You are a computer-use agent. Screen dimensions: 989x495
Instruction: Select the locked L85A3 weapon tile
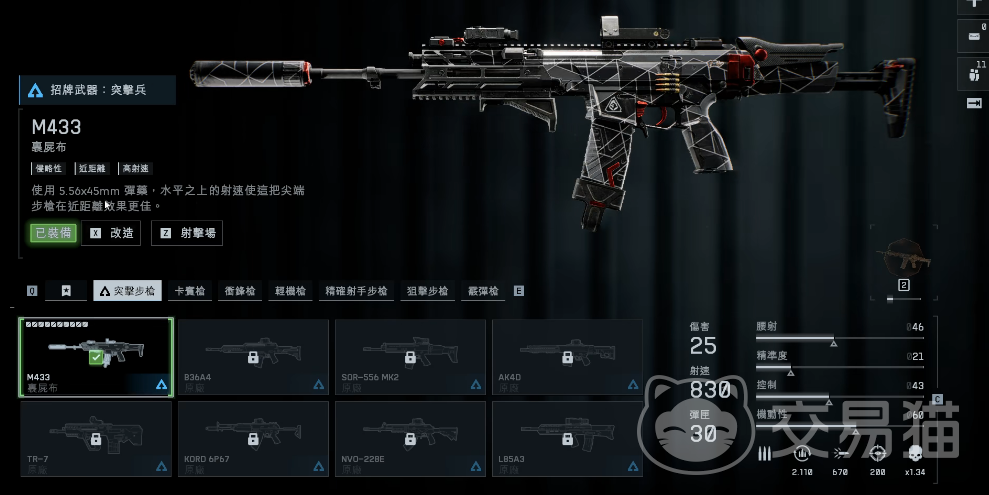pos(567,438)
